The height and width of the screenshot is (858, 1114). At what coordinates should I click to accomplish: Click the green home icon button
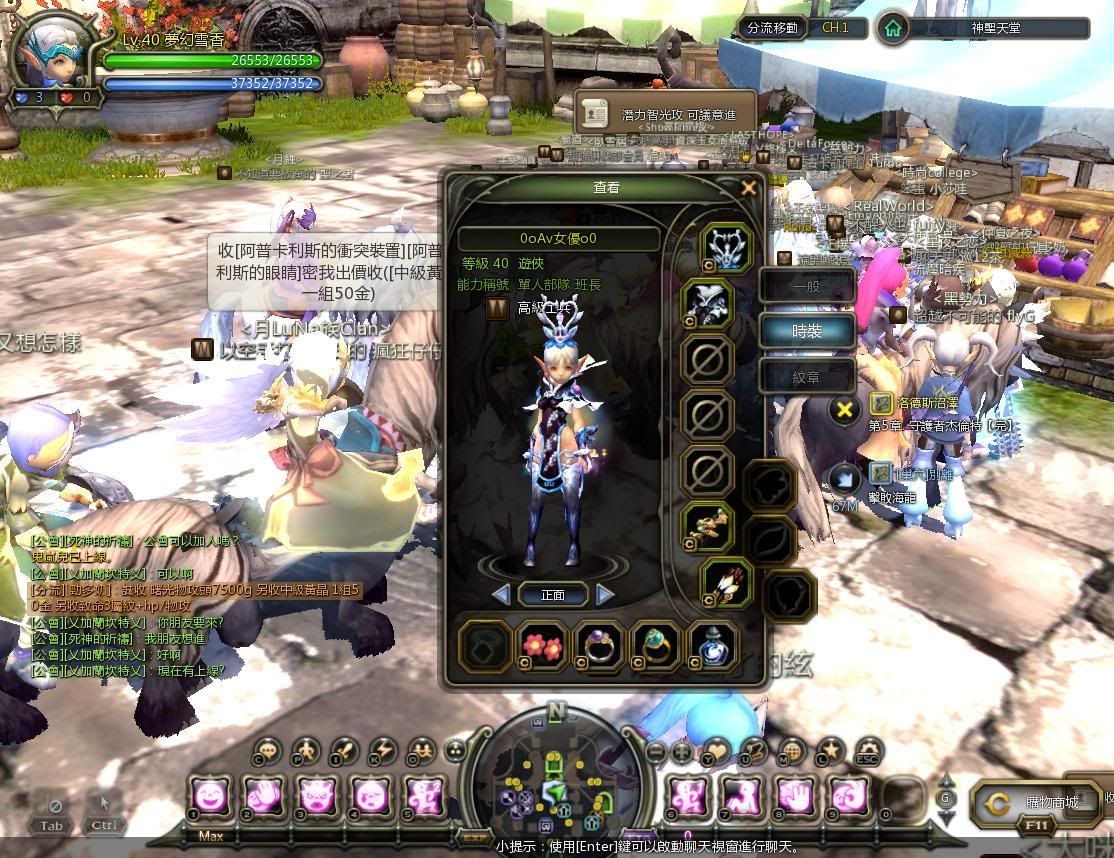tap(892, 28)
